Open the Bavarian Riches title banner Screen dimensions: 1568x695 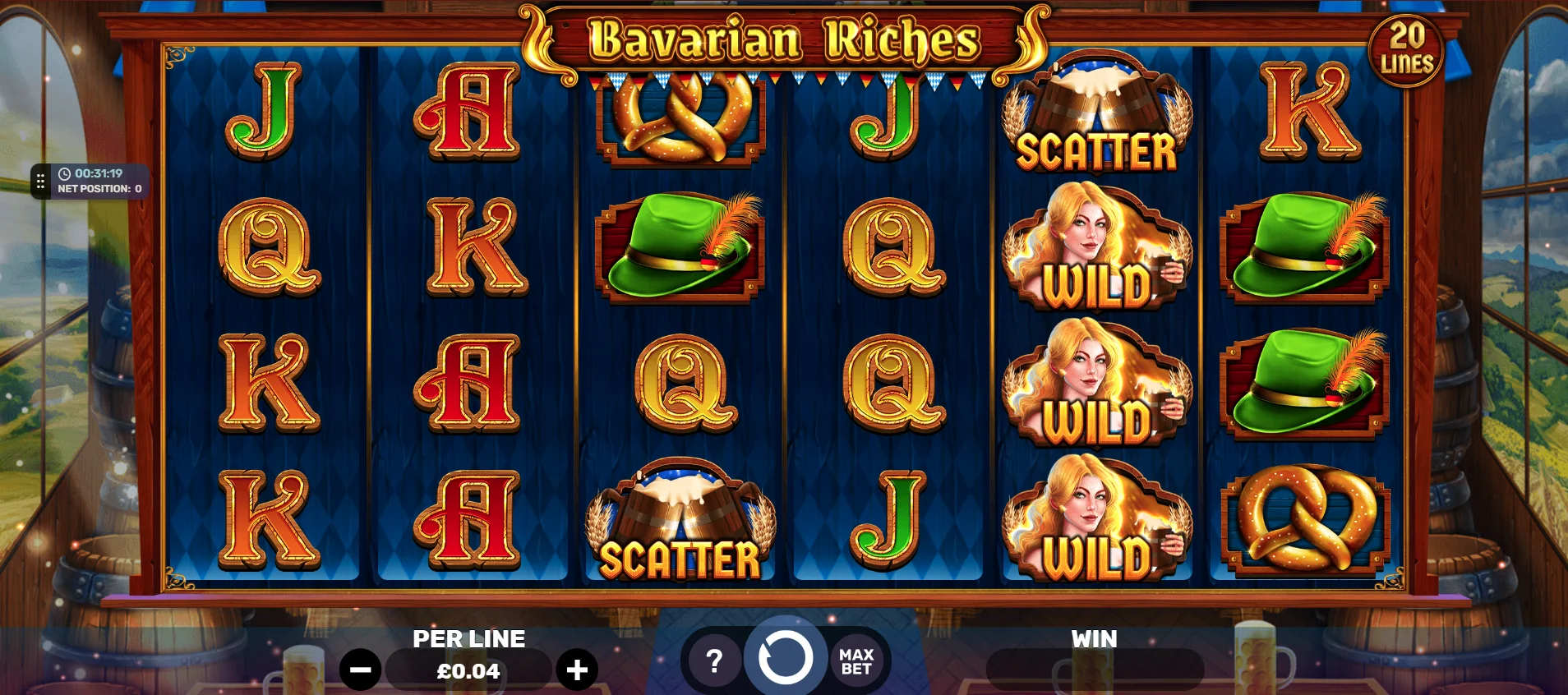[x=781, y=37]
